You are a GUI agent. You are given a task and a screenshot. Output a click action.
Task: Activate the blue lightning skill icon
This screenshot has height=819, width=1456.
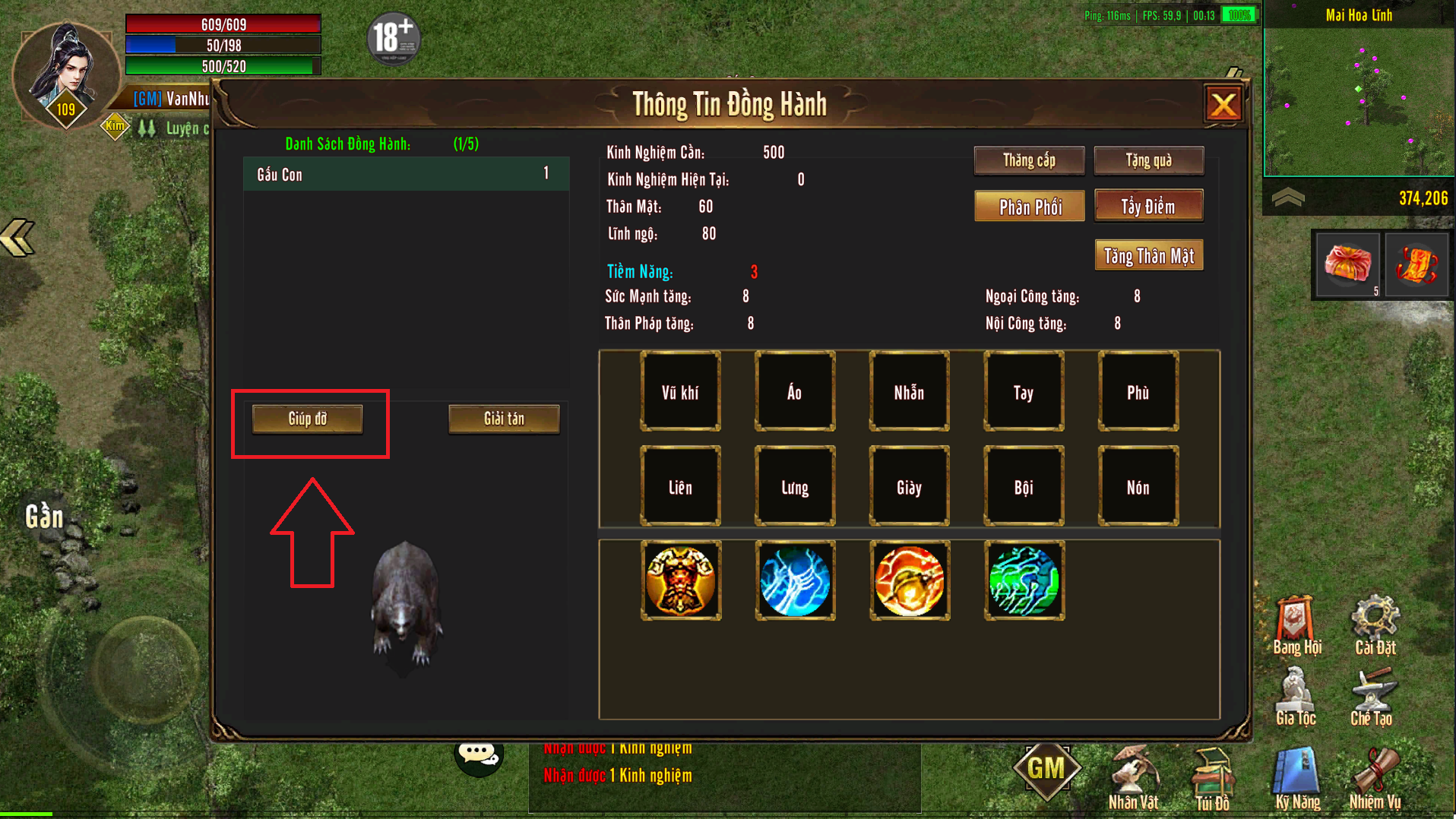click(x=795, y=580)
